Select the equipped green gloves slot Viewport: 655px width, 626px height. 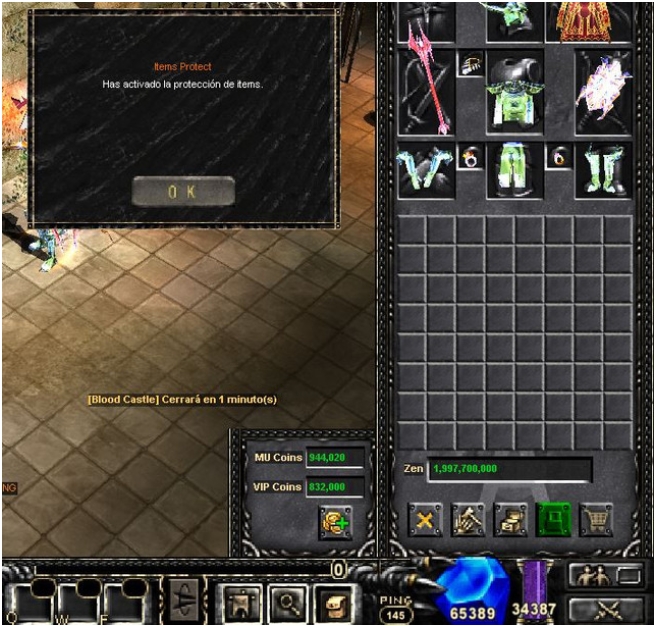pos(424,170)
